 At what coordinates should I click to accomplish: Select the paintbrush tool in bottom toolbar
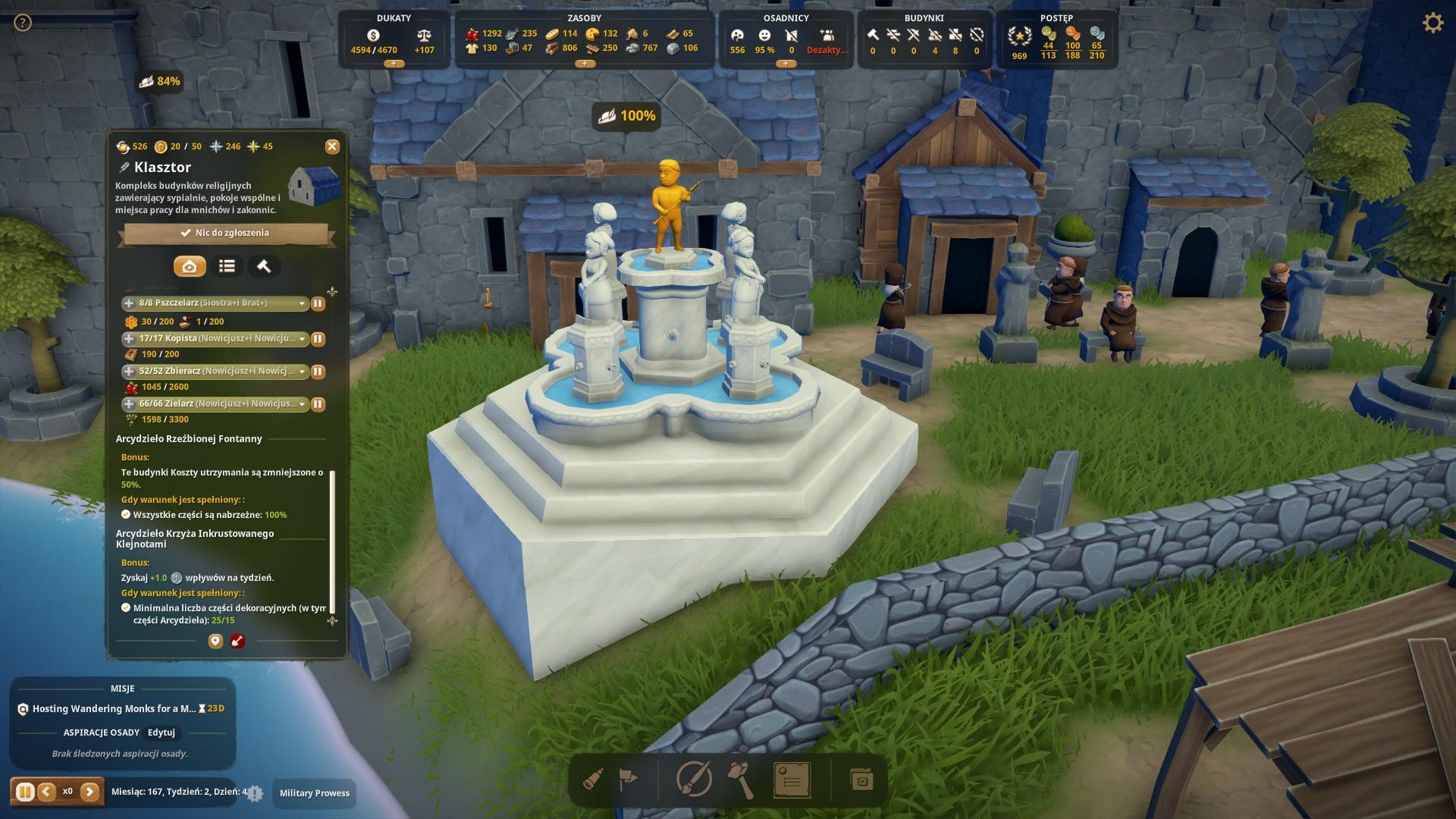(x=693, y=780)
